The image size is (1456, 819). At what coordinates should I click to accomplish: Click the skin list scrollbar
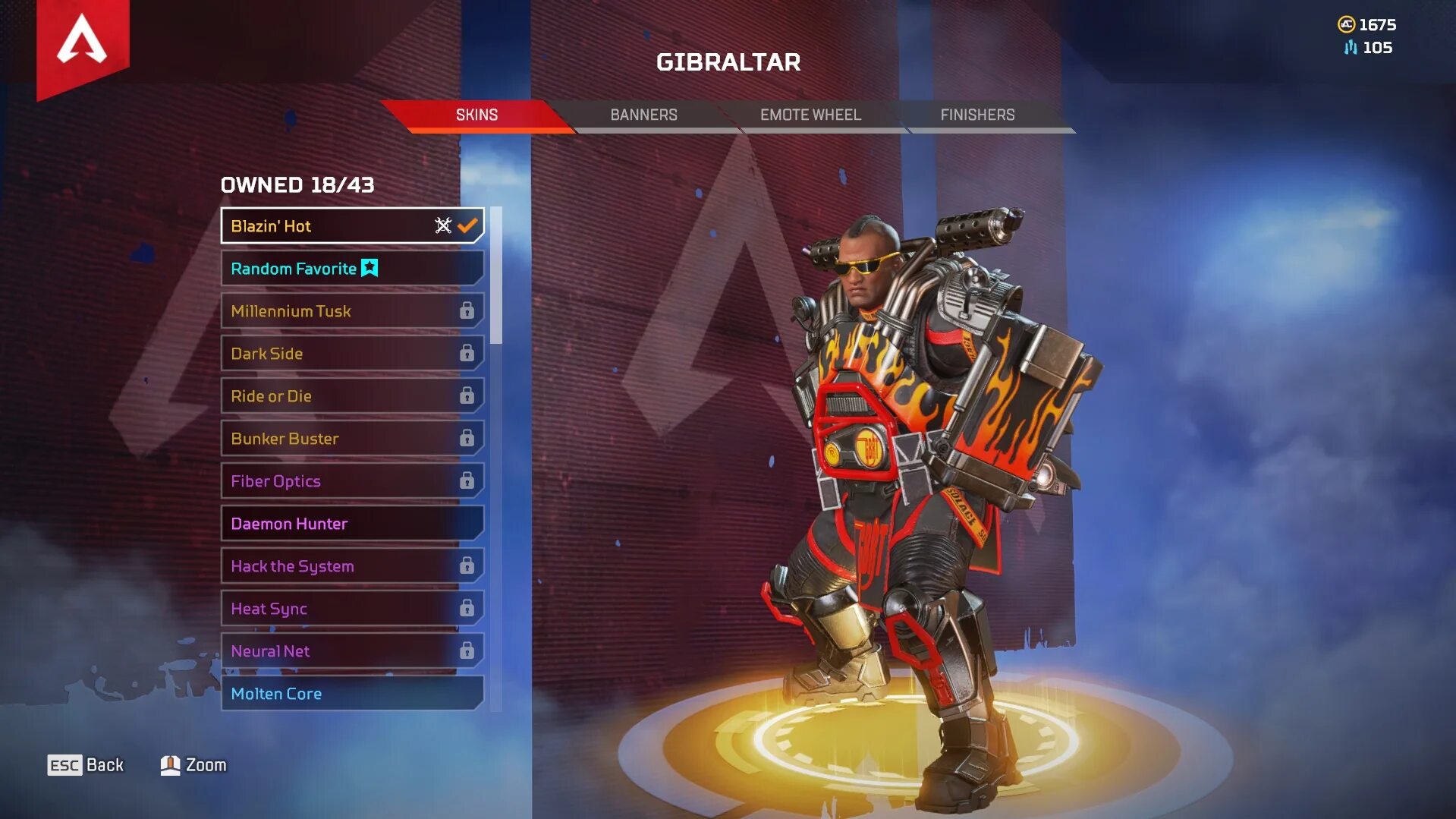pos(496,276)
